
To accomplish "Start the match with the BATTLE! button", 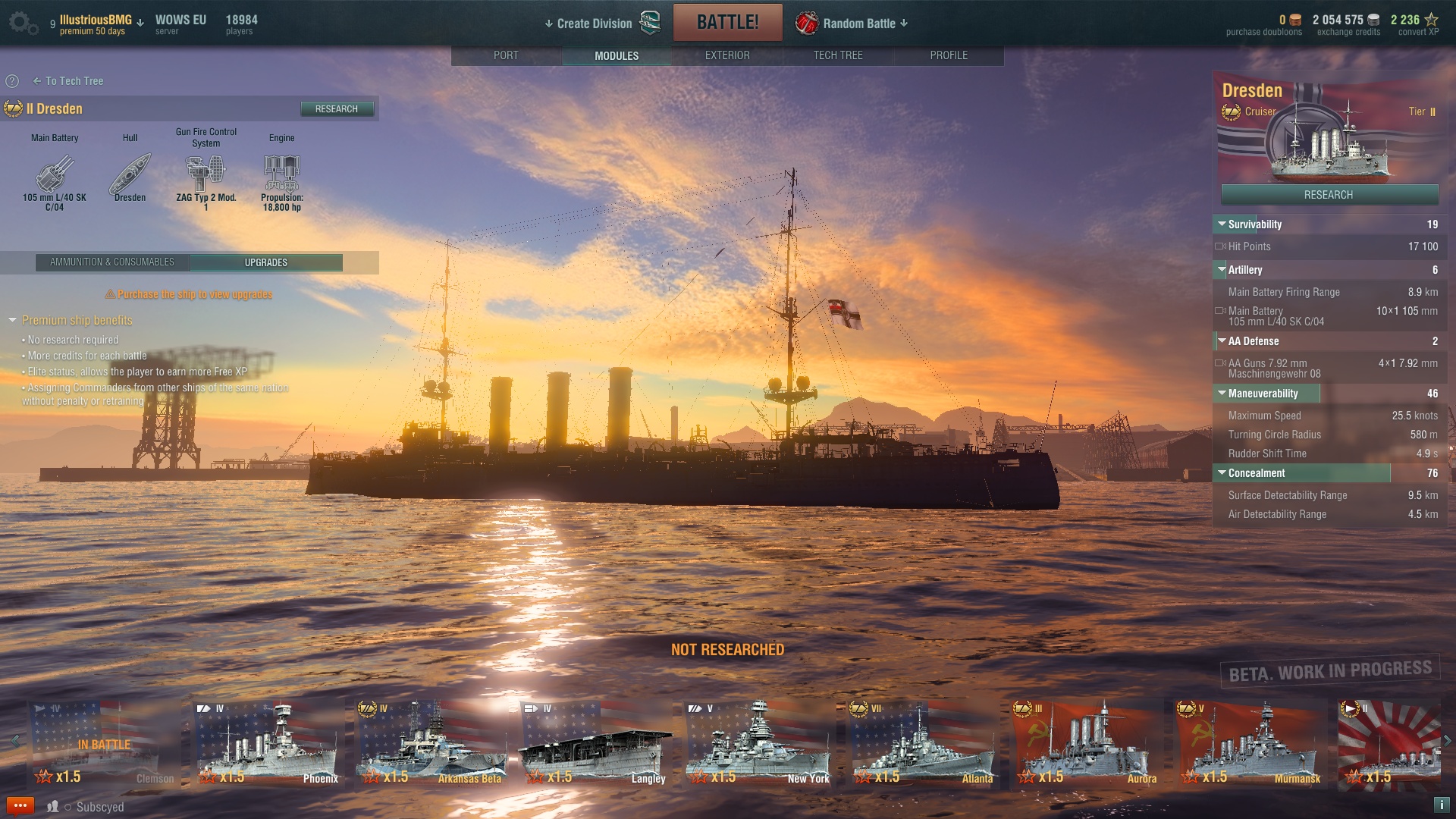I will click(x=727, y=22).
